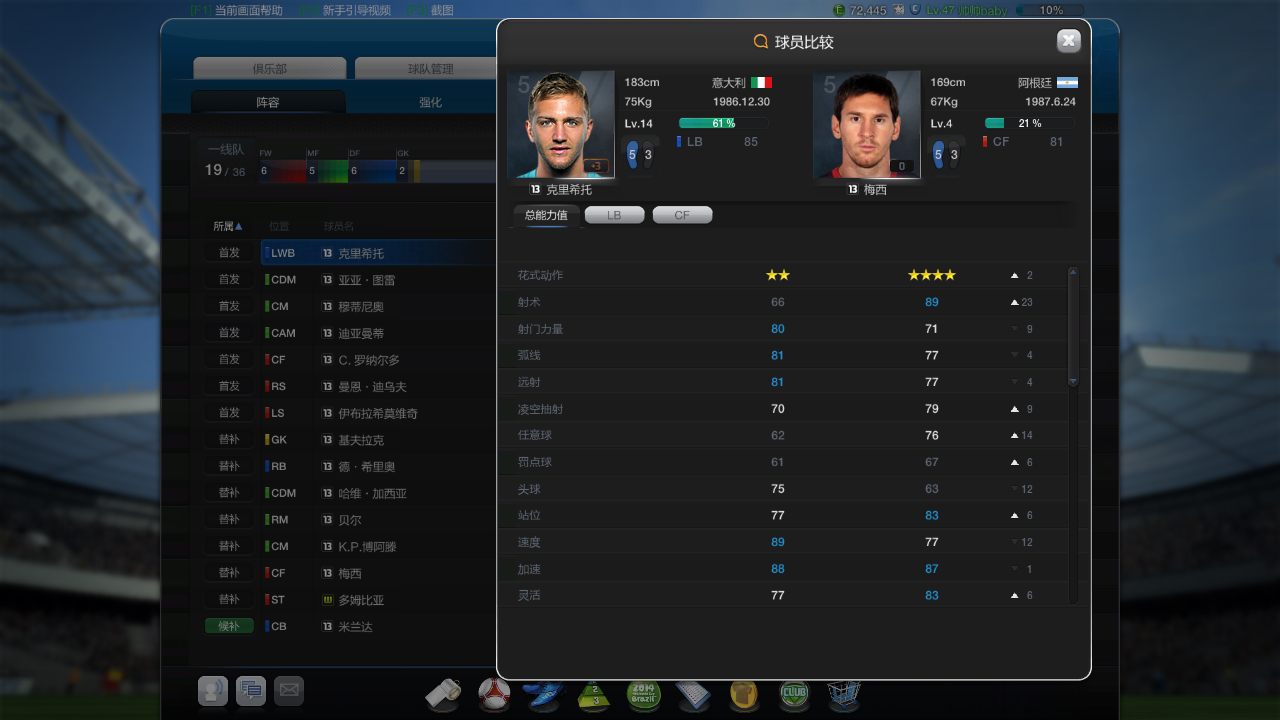Click 梅西's player portrait card
This screenshot has width=1280, height=720.
pos(866,125)
